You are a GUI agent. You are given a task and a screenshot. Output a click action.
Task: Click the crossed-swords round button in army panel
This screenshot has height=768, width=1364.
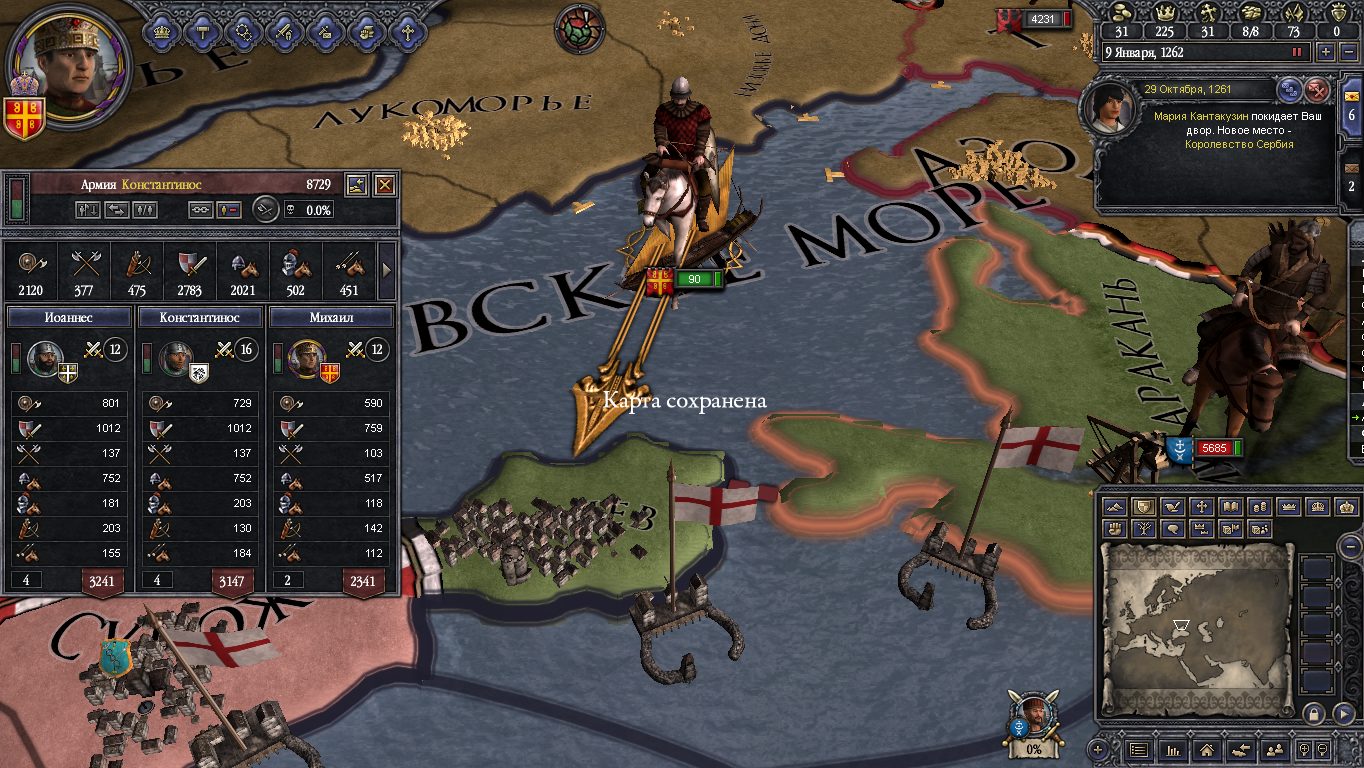tap(265, 209)
